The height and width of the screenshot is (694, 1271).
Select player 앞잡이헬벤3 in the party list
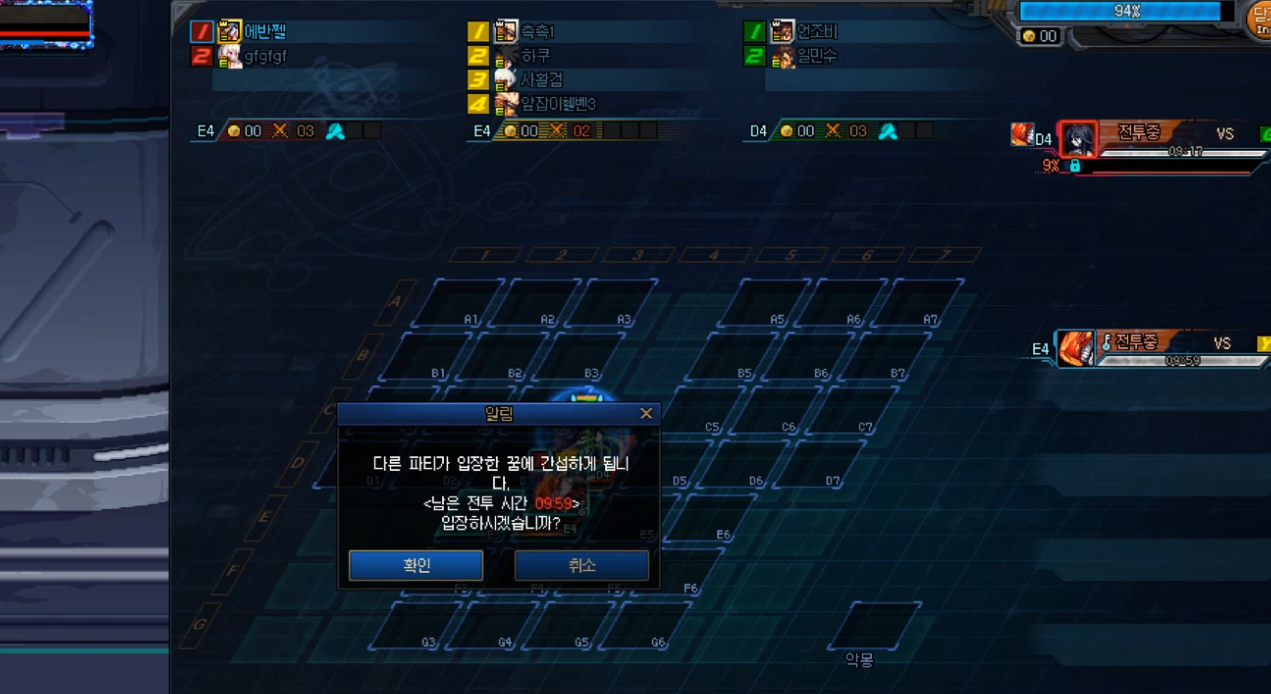[557, 104]
